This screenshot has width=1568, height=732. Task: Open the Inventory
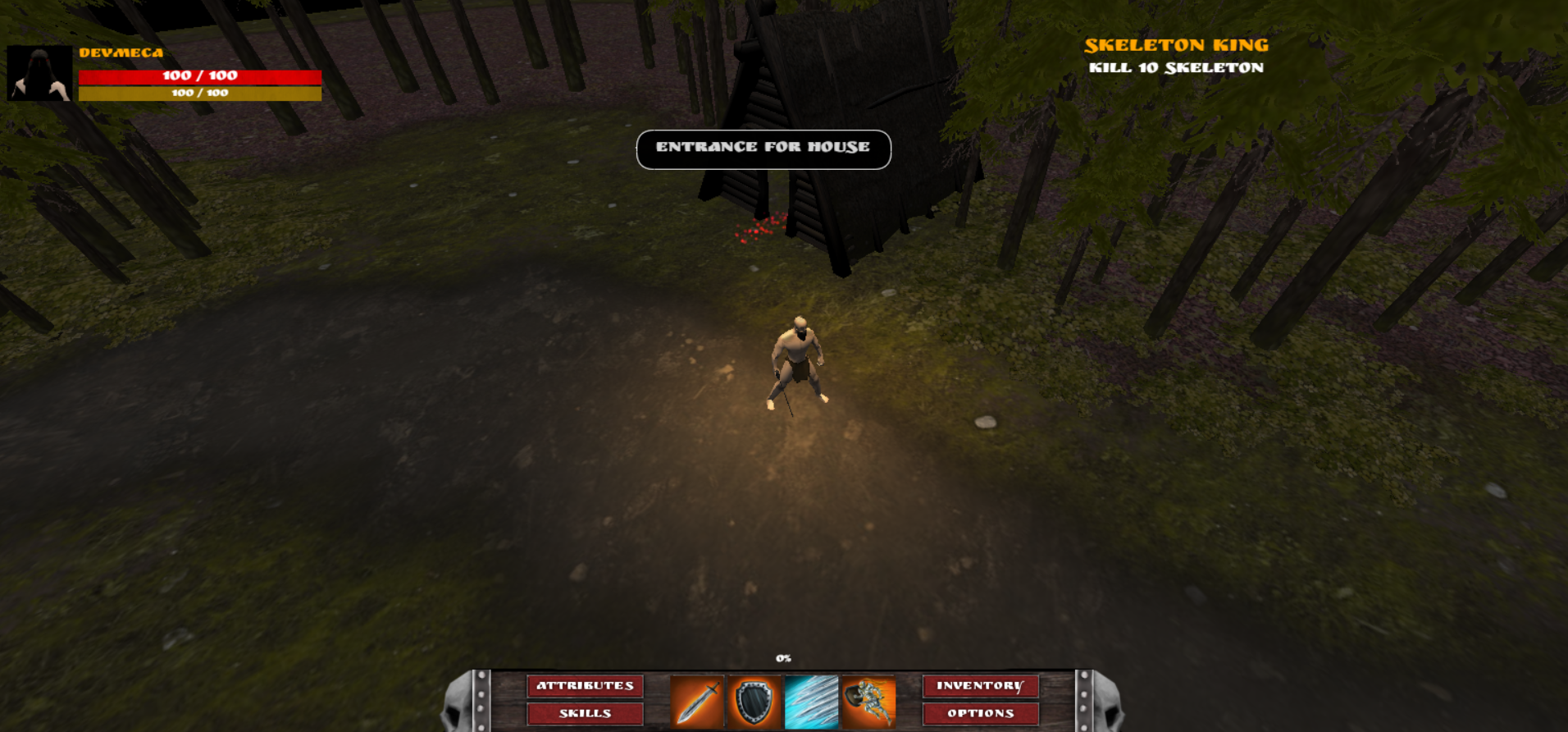[x=980, y=686]
